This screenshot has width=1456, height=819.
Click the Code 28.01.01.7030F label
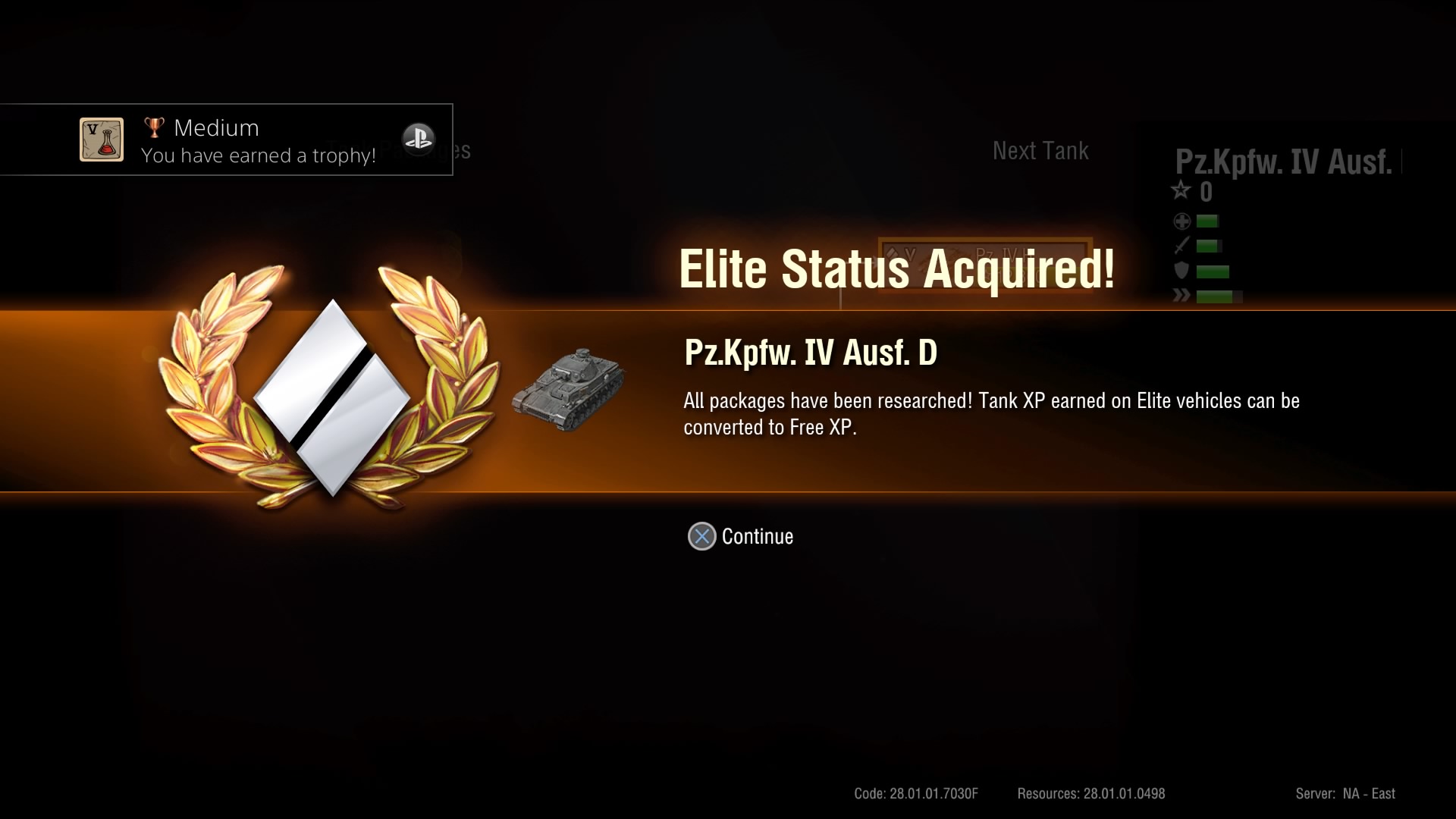pos(915,793)
